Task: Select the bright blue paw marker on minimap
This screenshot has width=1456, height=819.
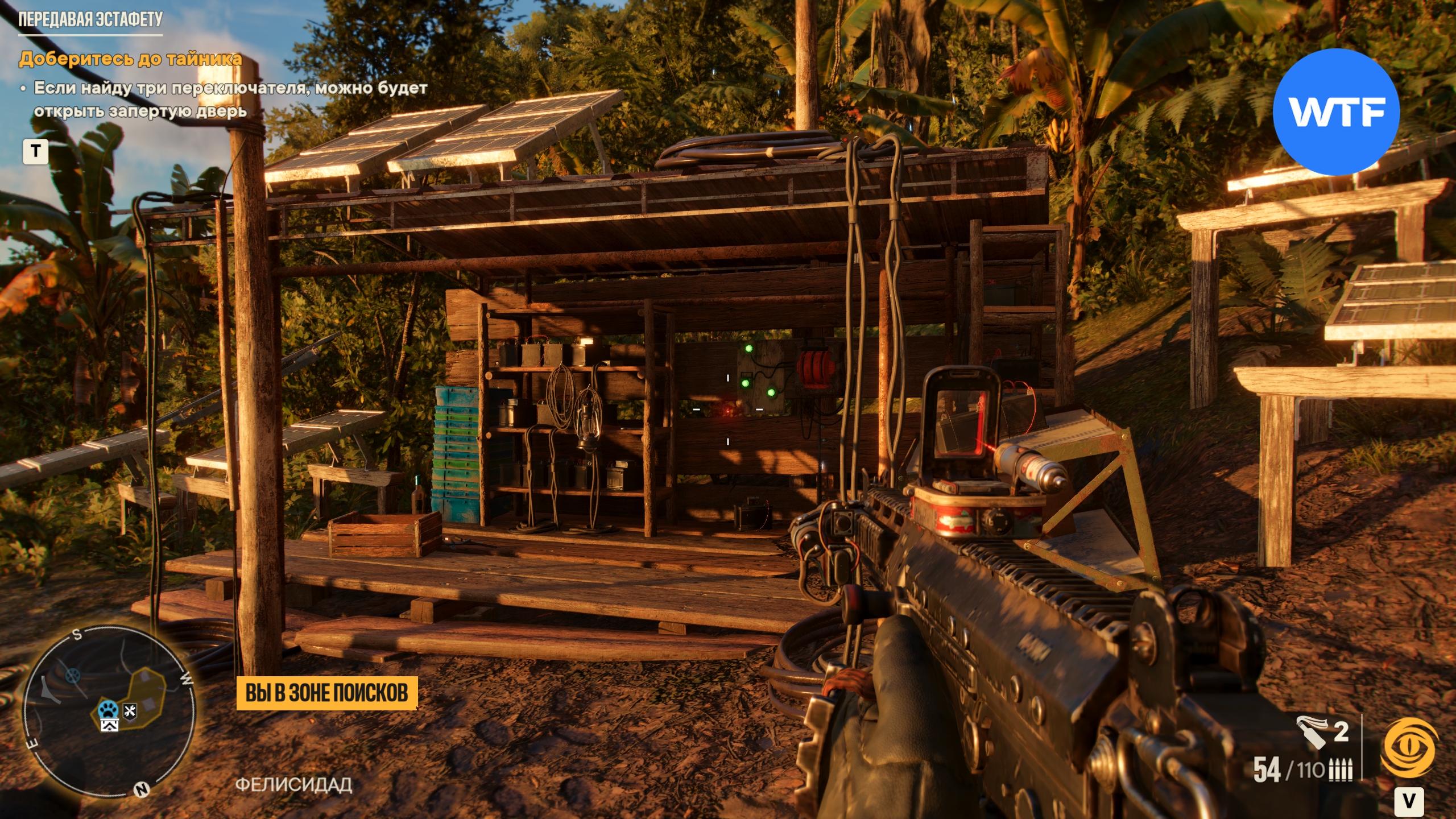Action: click(108, 710)
